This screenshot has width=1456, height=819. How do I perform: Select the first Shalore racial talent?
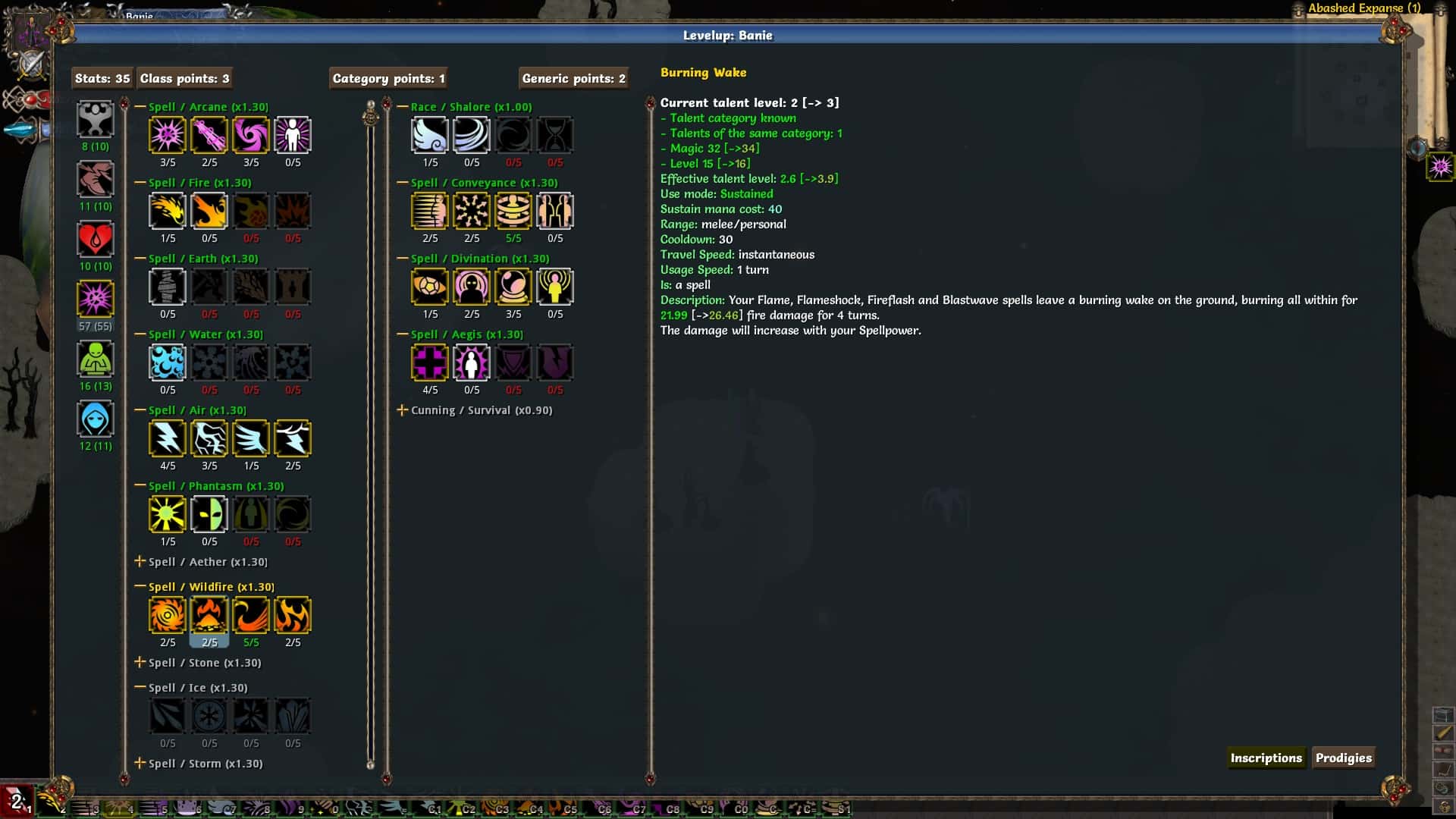429,135
